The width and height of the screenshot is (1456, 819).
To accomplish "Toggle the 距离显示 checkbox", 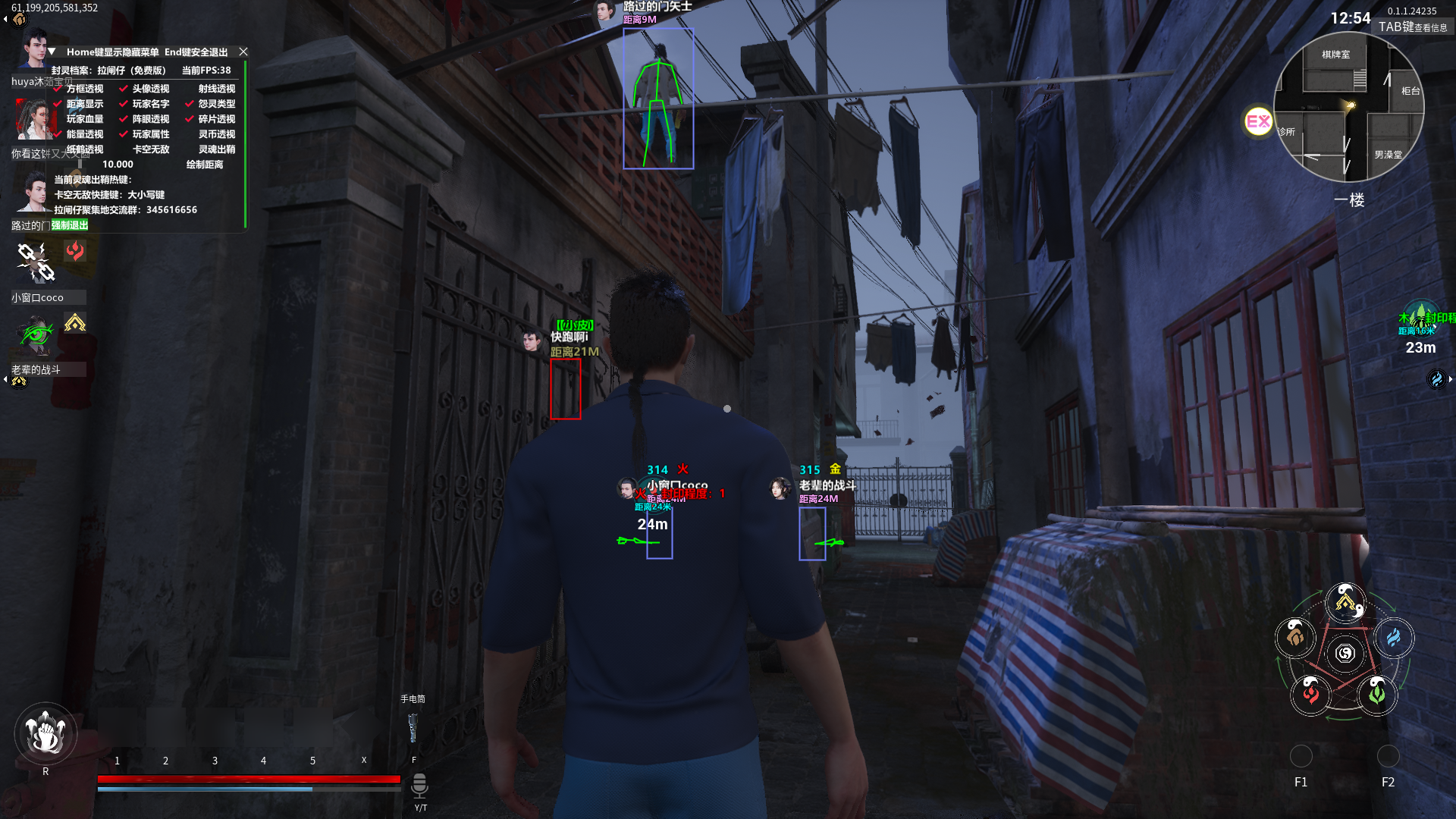I will 58,104.
